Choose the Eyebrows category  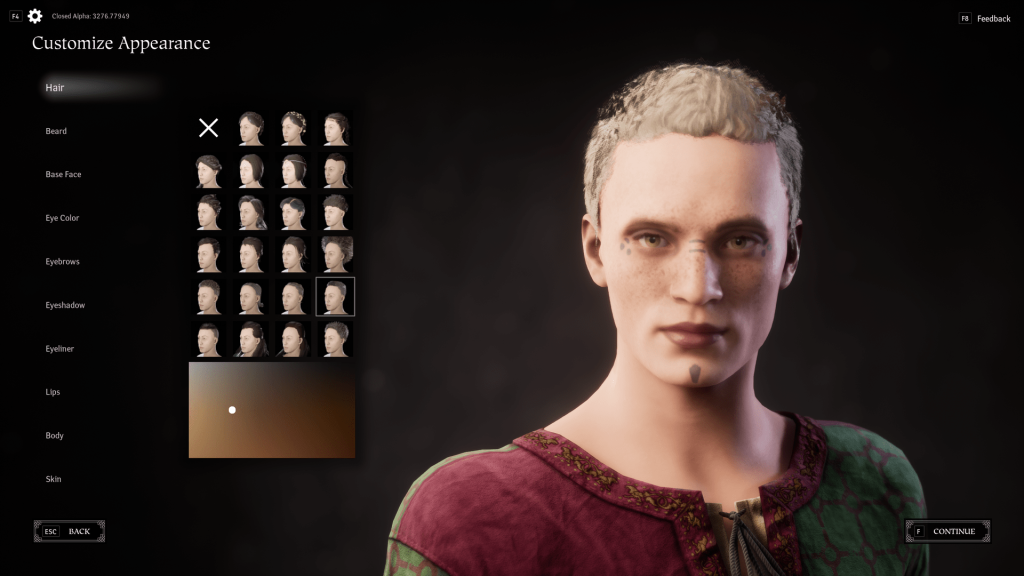[62, 261]
